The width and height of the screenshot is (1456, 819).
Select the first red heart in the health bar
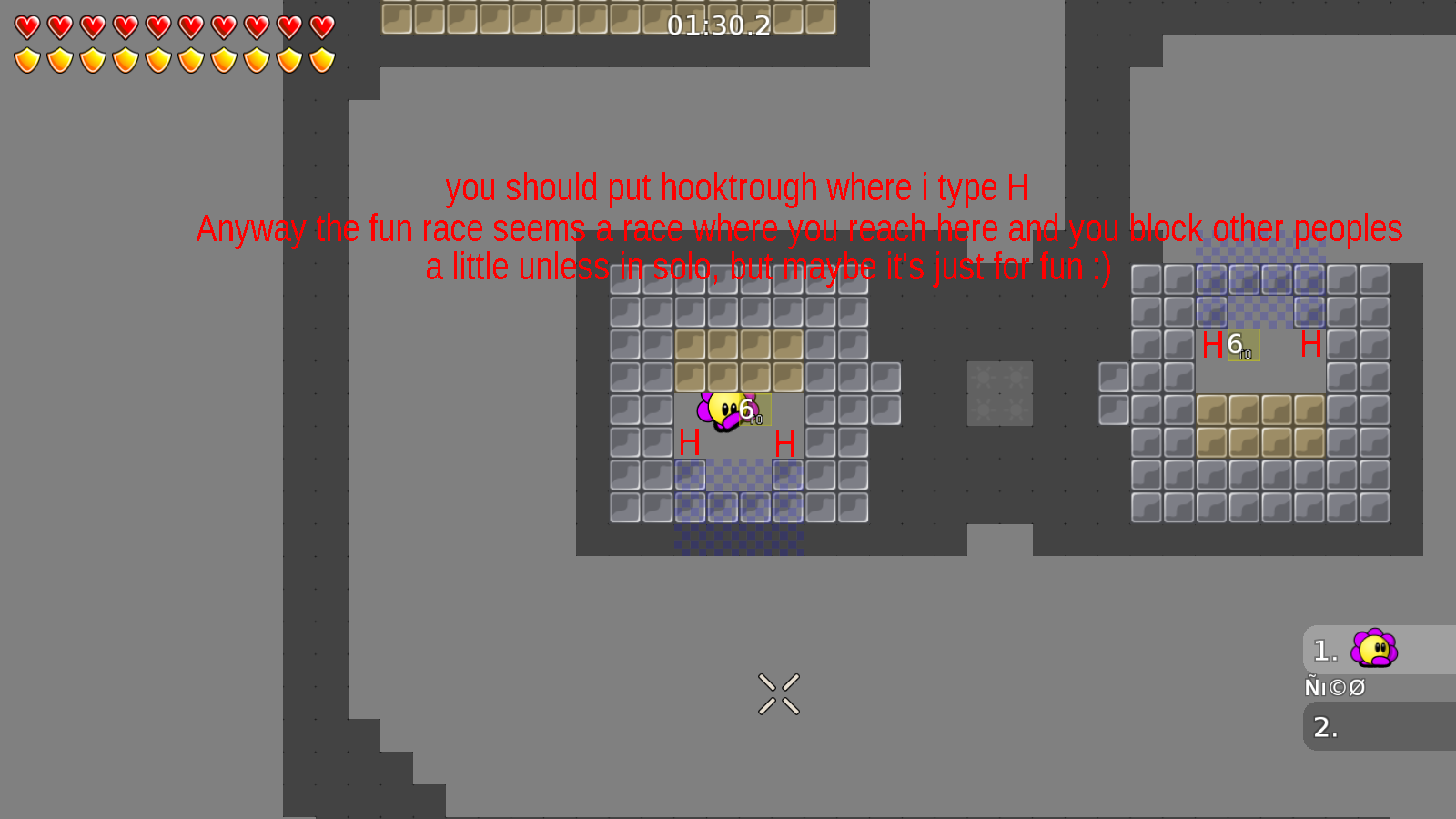tap(26, 26)
